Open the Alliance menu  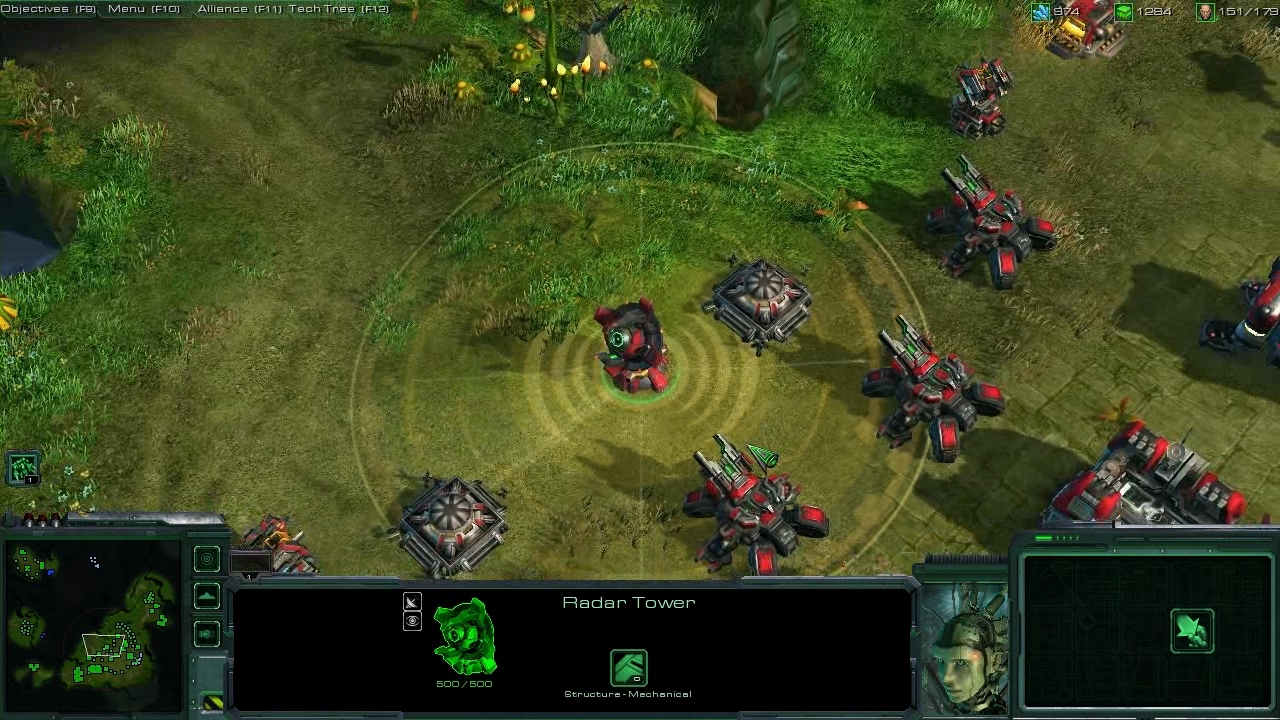[x=238, y=9]
